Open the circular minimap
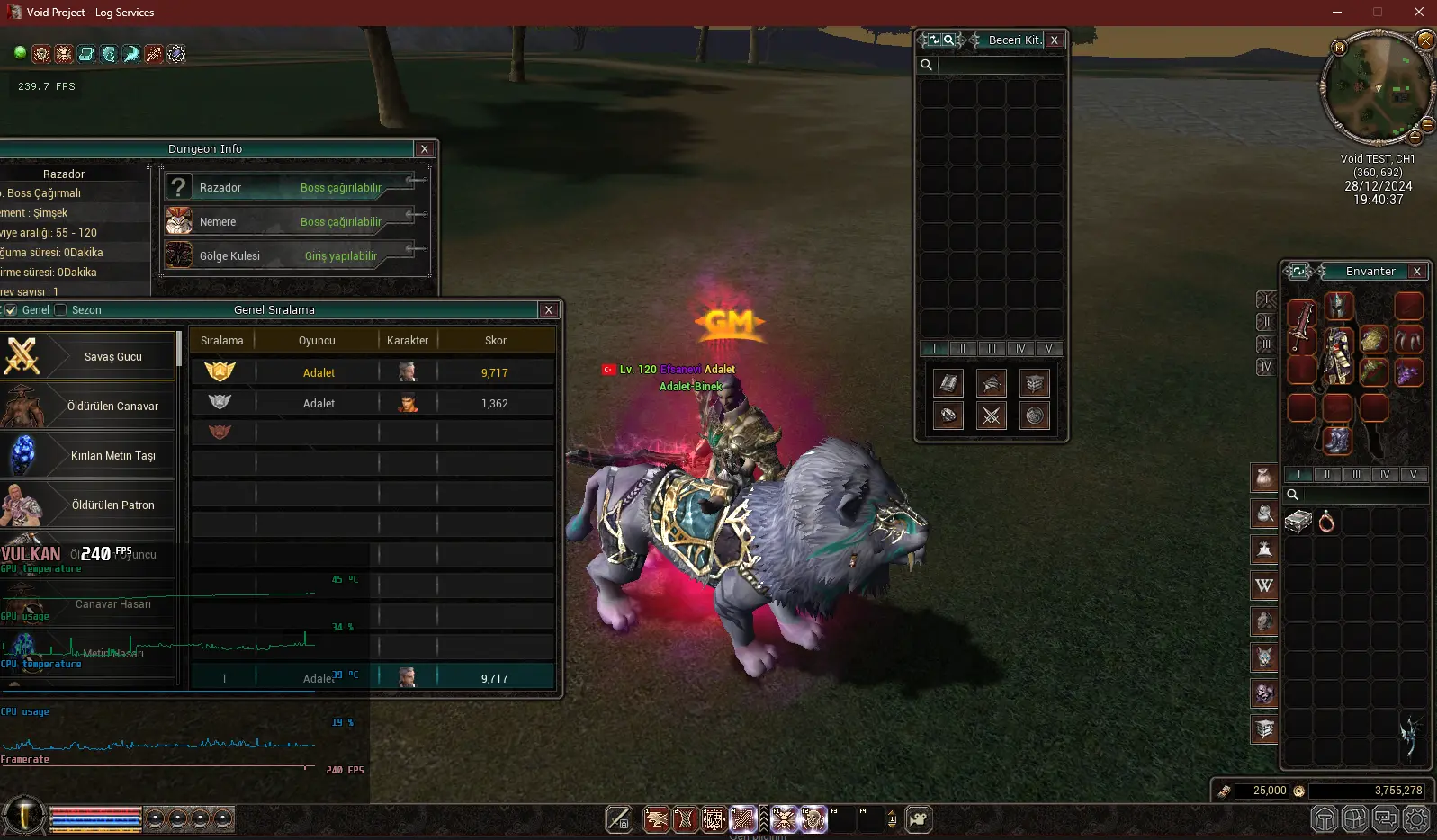1437x840 pixels. (1375, 88)
